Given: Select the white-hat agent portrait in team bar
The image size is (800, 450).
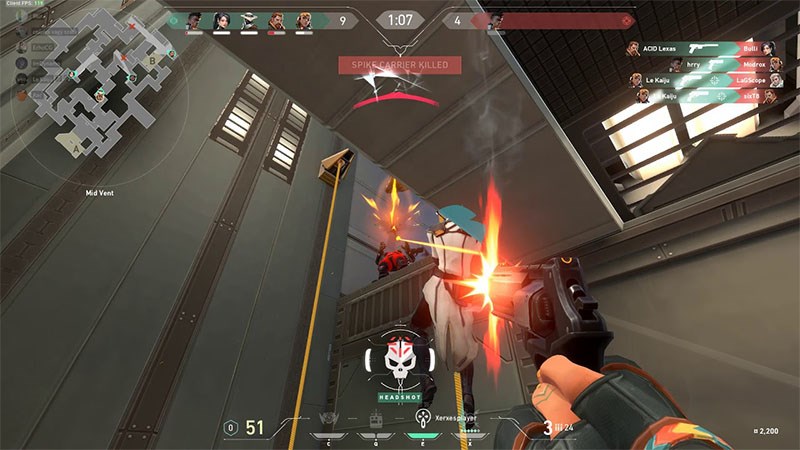Looking at the screenshot, I should pos(248,20).
